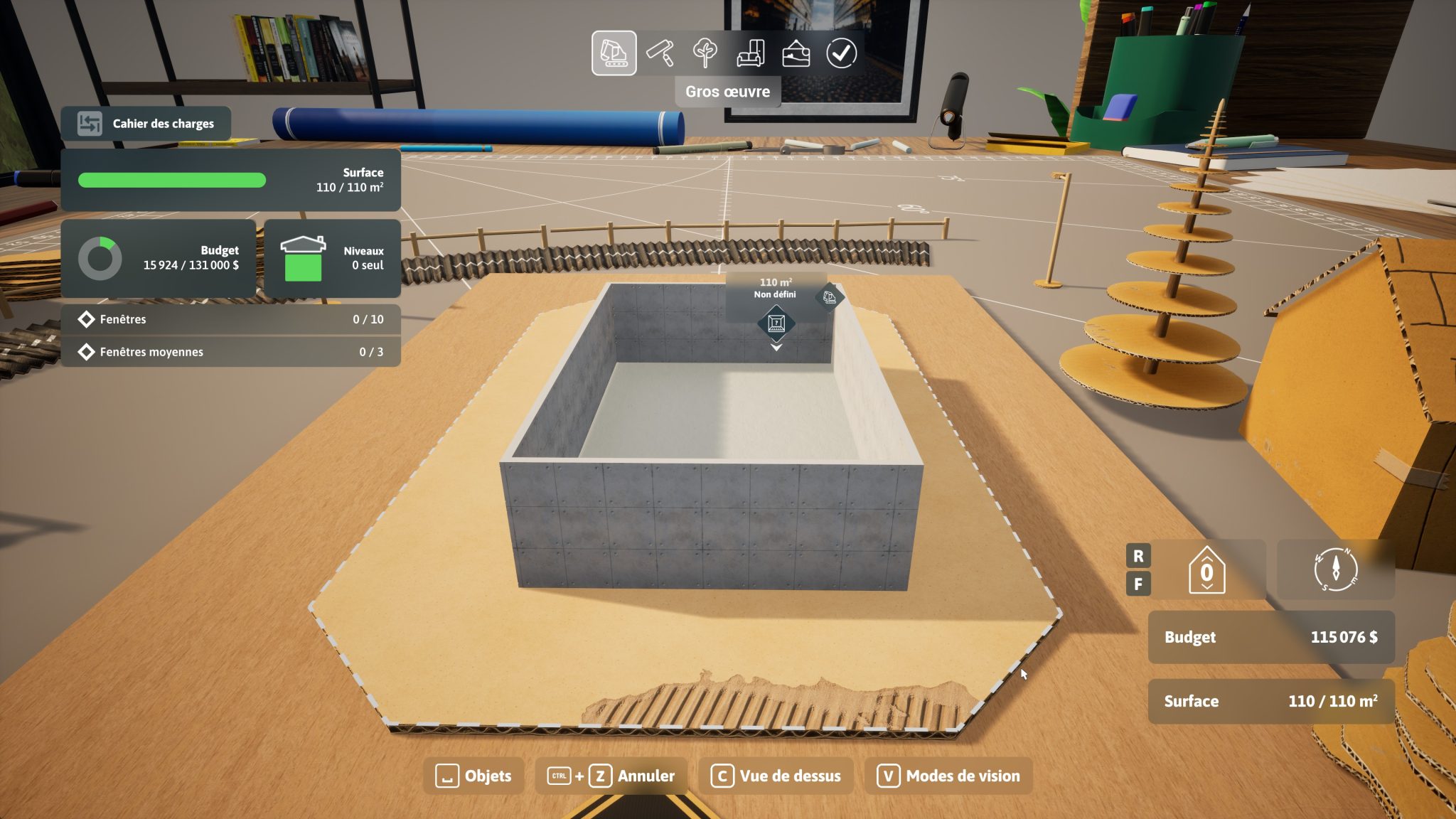This screenshot has width=1456, height=819.
Task: Click the Annuler undo button
Action: [x=611, y=776]
